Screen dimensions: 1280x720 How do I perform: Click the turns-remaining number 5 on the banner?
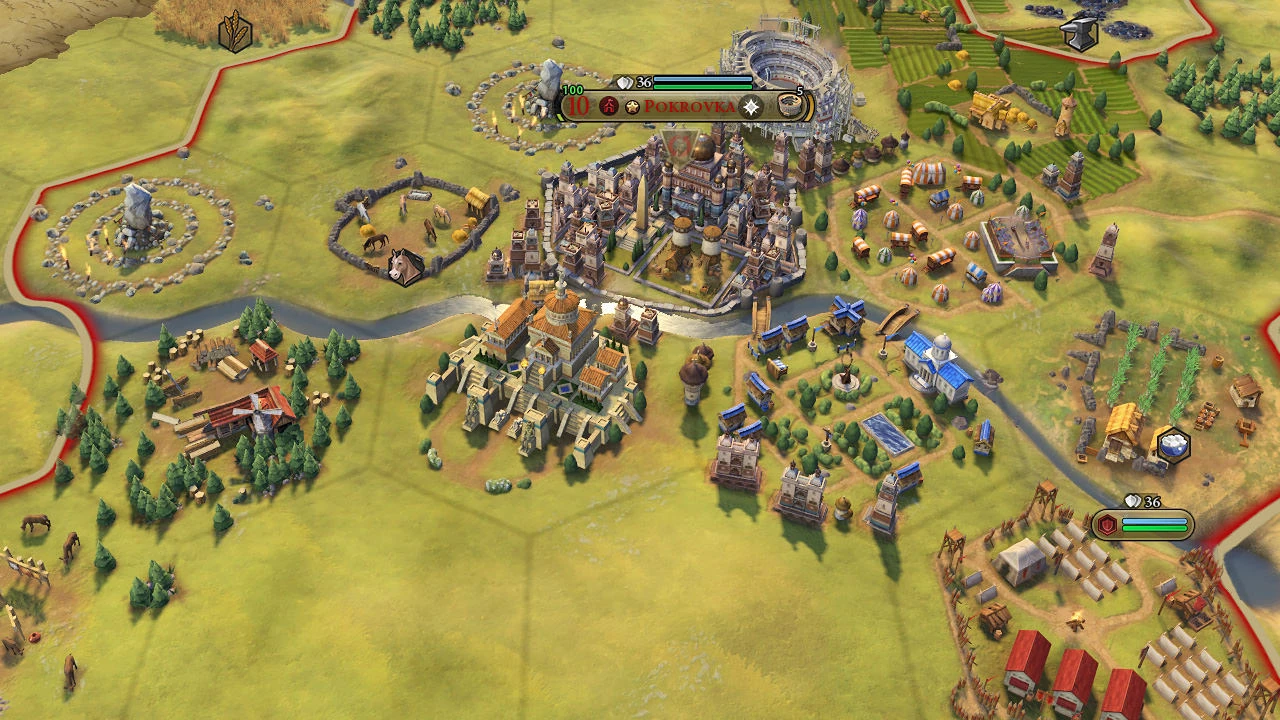799,90
